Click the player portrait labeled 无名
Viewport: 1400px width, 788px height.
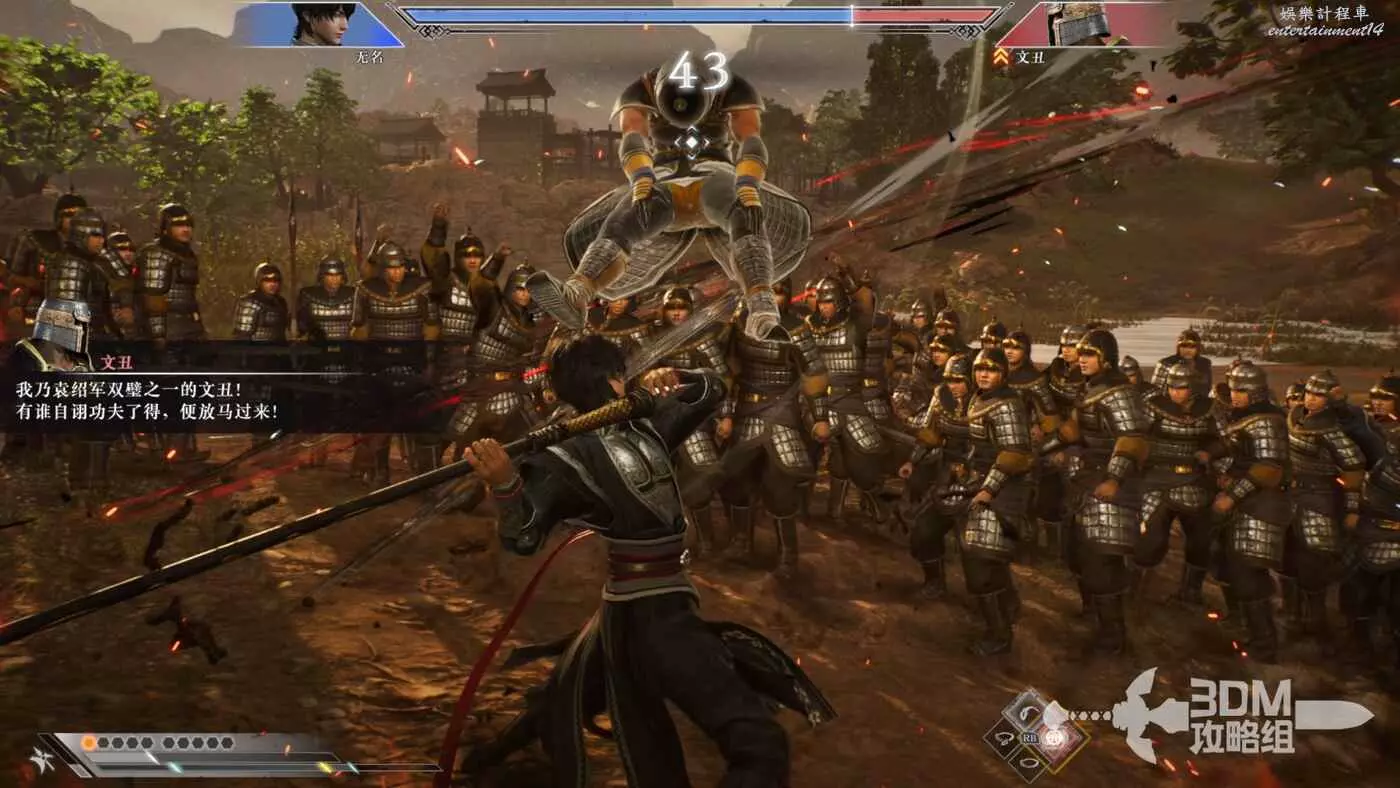point(322,24)
